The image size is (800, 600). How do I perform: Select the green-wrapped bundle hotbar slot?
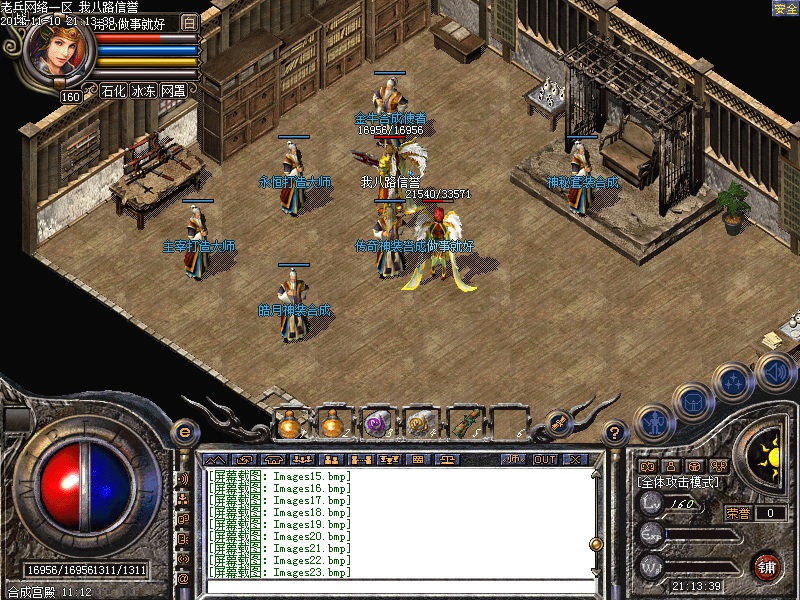tap(463, 424)
